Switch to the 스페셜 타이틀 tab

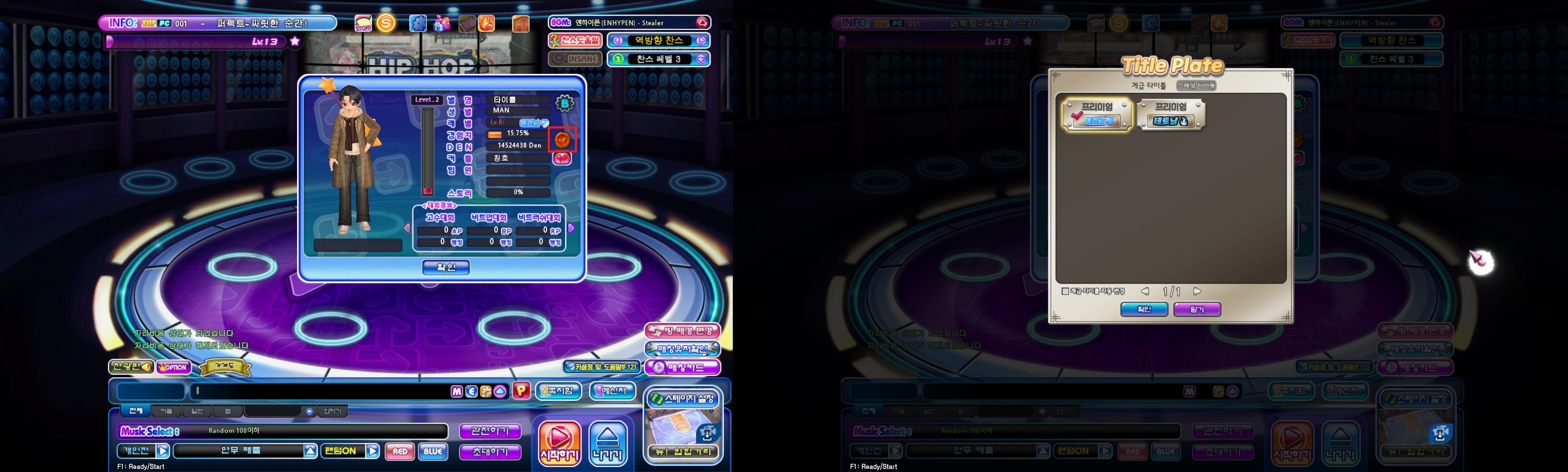tap(1196, 86)
